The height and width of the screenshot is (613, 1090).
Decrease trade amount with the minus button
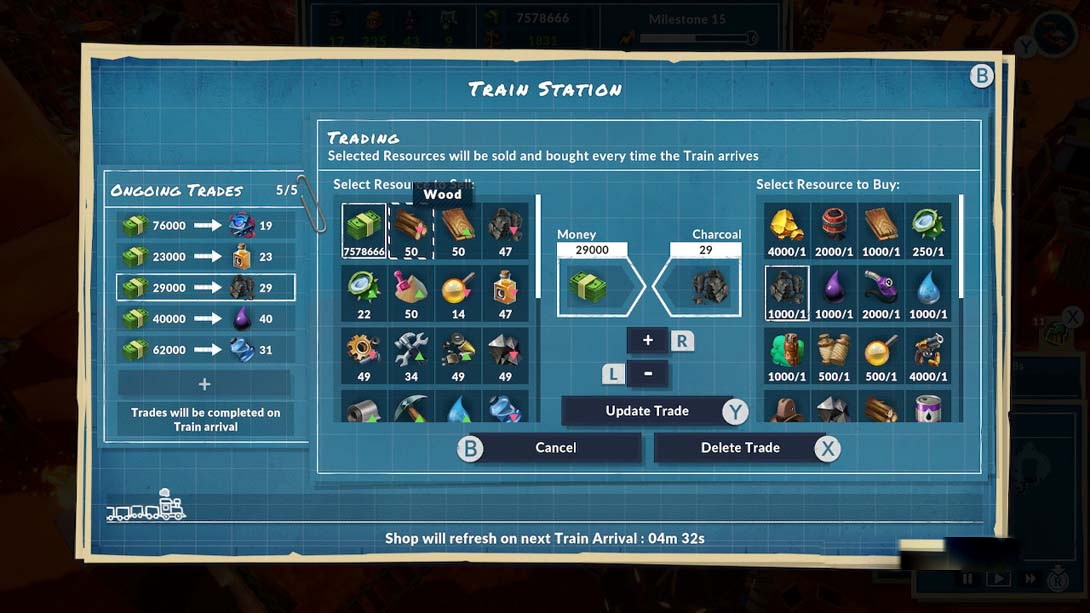(648, 374)
